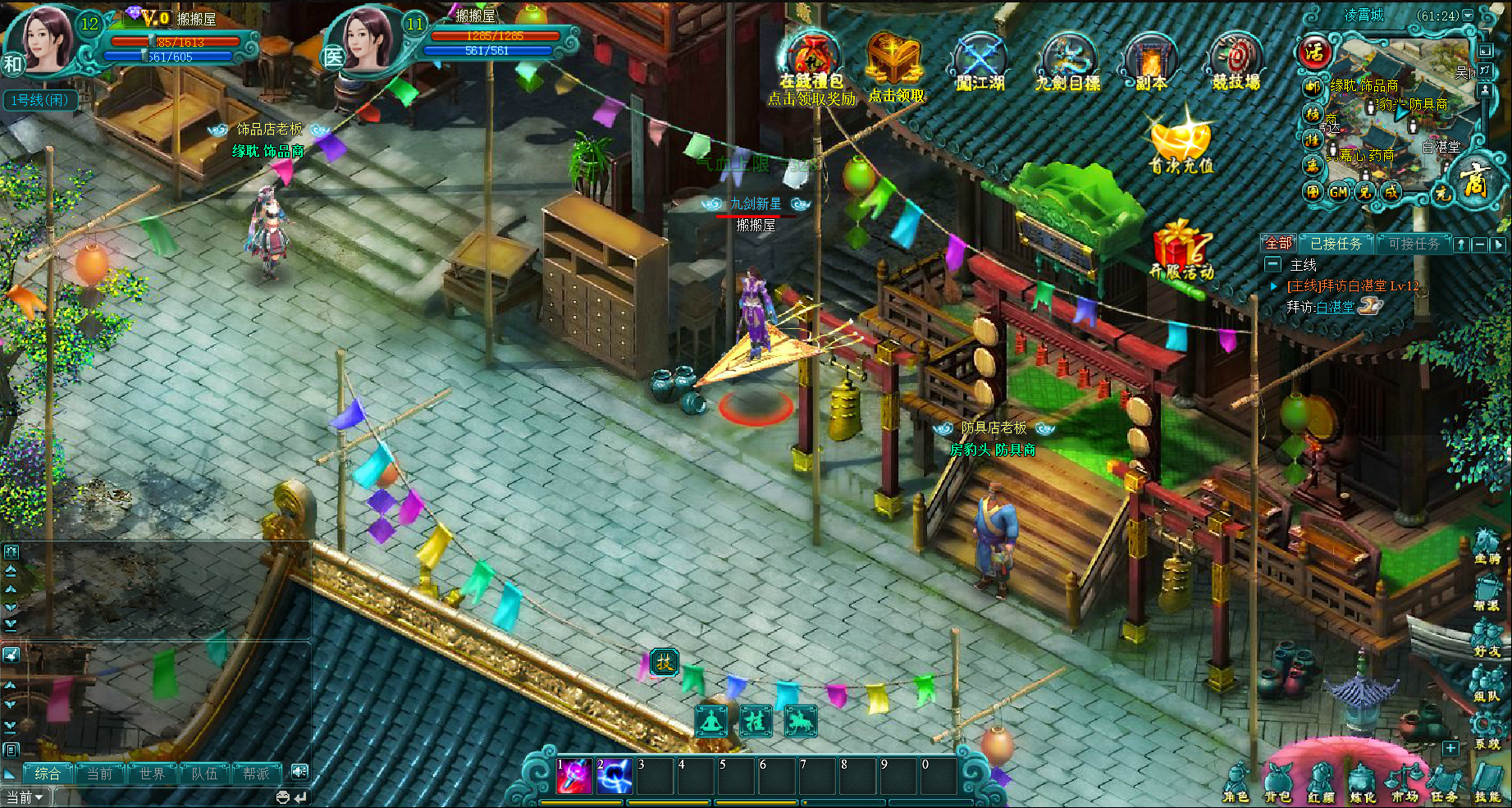Open the 系统 system settings gear
Viewport: 1512px width, 808px height.
click(x=1487, y=730)
